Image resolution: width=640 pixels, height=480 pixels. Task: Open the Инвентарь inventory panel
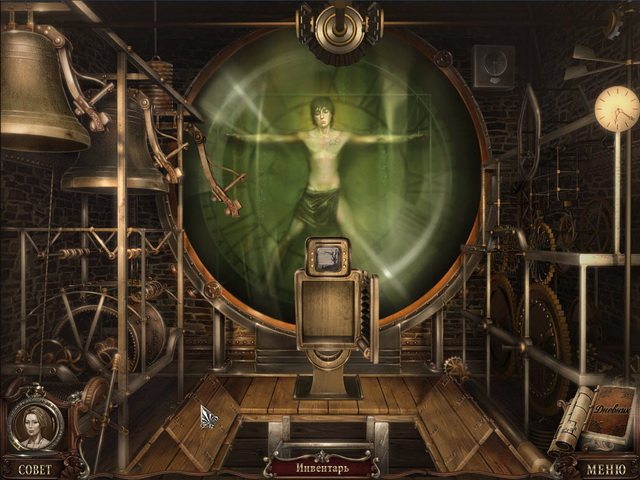coord(320,467)
